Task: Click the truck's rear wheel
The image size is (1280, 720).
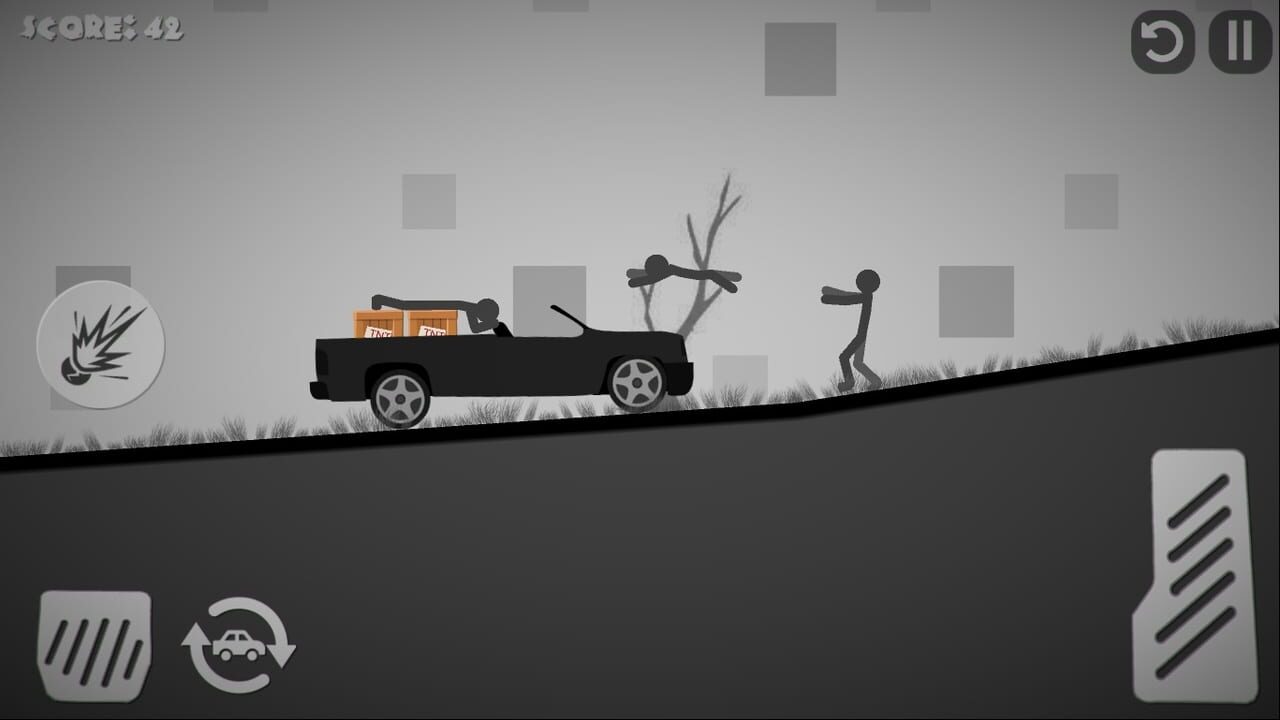Action: [400, 400]
